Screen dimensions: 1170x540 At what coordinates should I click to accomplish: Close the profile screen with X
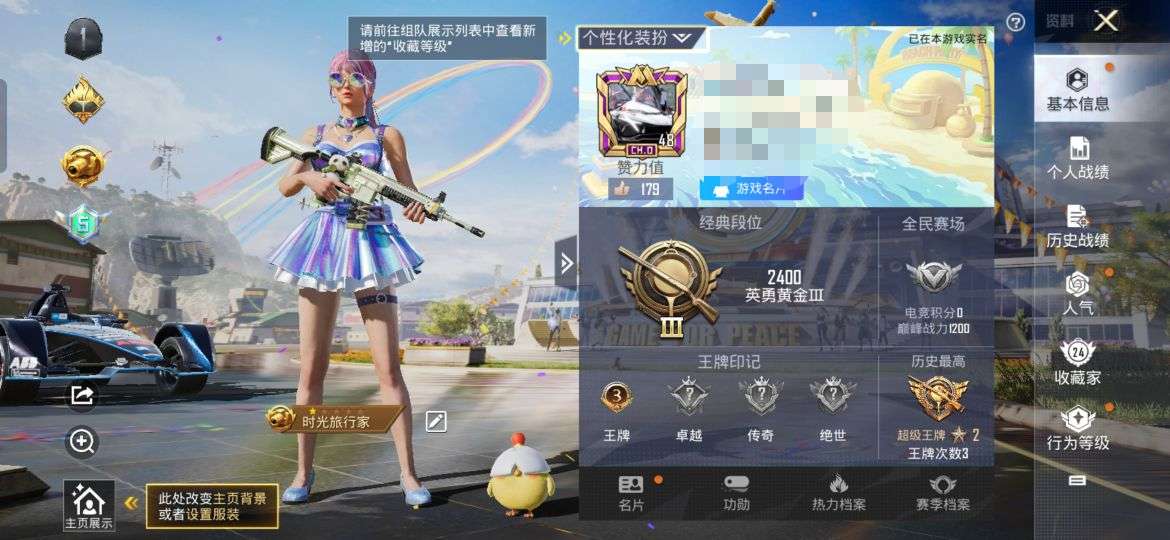[1105, 21]
